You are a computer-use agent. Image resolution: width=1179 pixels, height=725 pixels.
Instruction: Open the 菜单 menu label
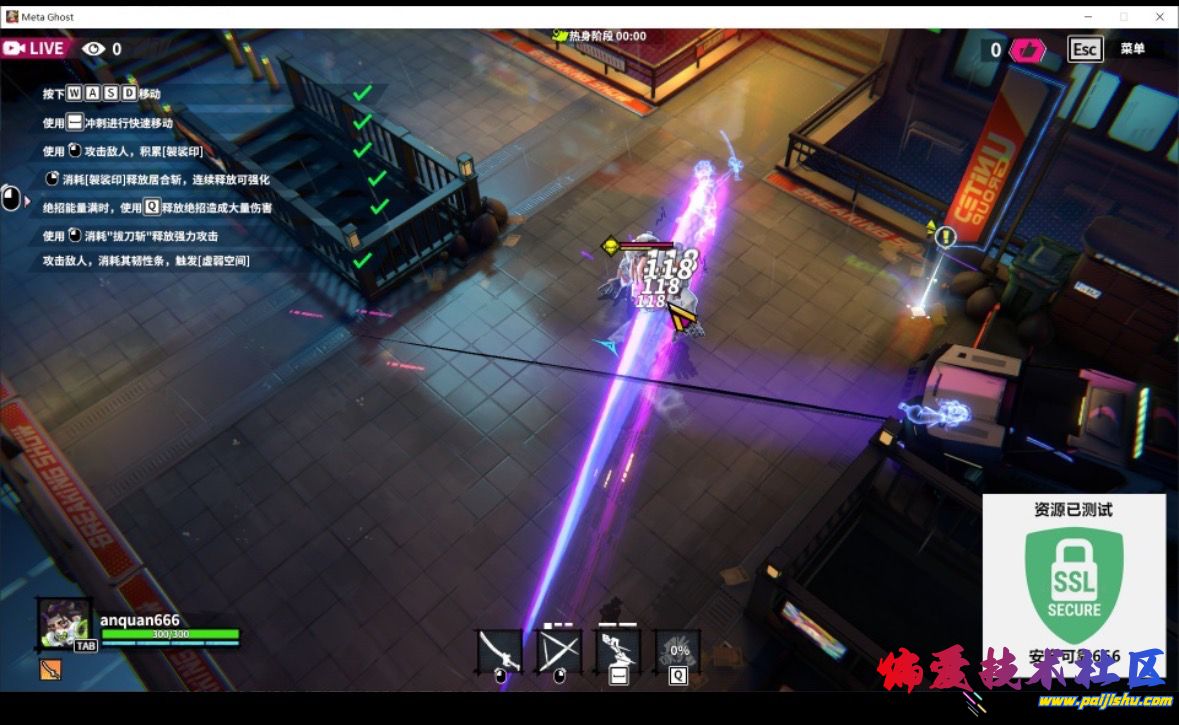point(1132,49)
